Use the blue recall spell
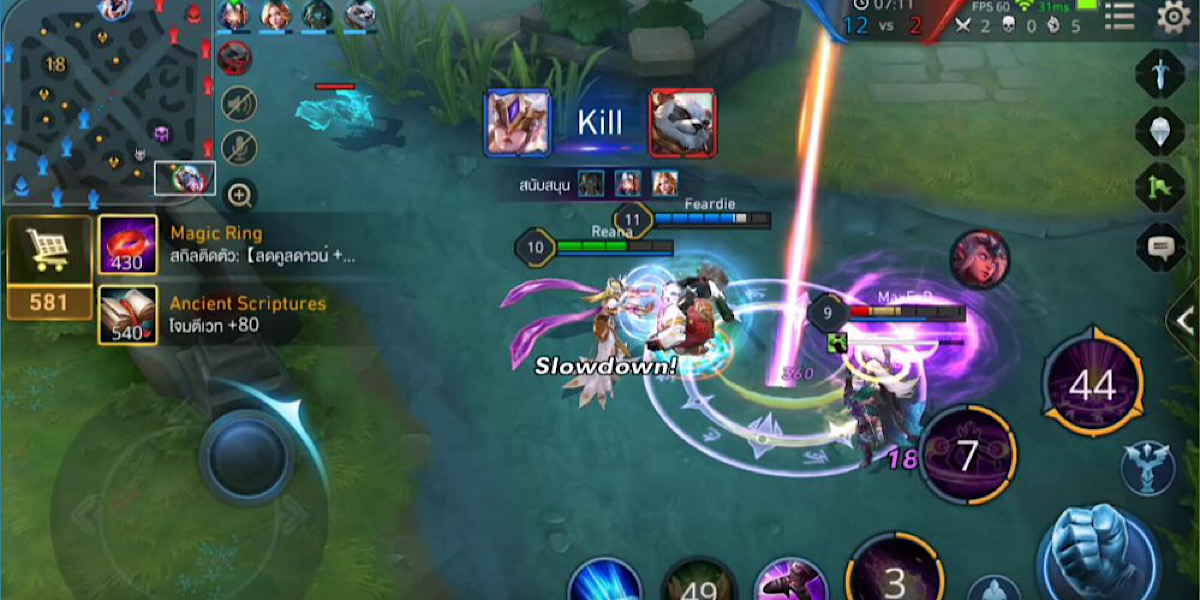 point(606,582)
